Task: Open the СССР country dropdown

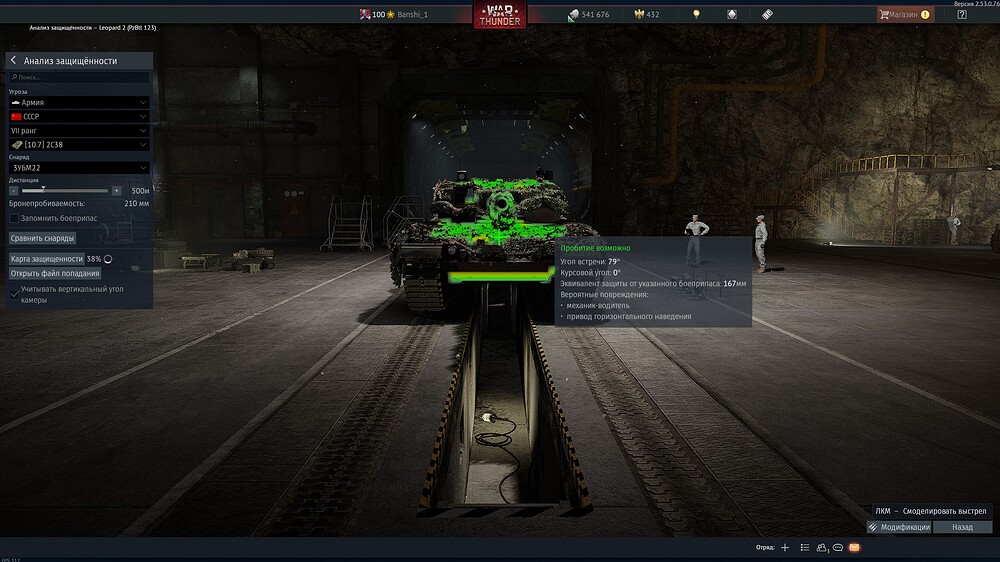Action: click(x=78, y=116)
